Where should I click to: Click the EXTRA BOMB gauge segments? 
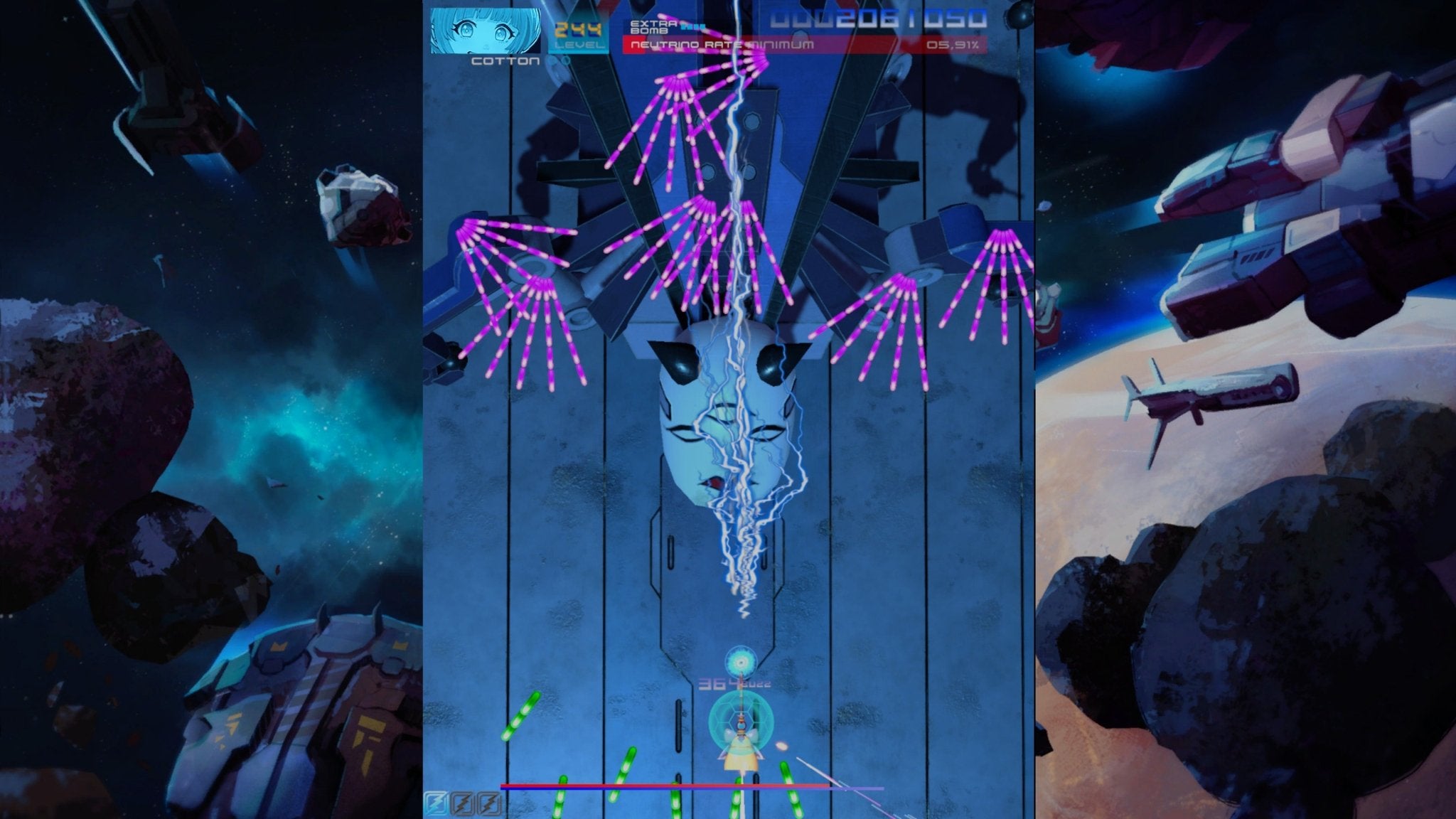[693, 26]
